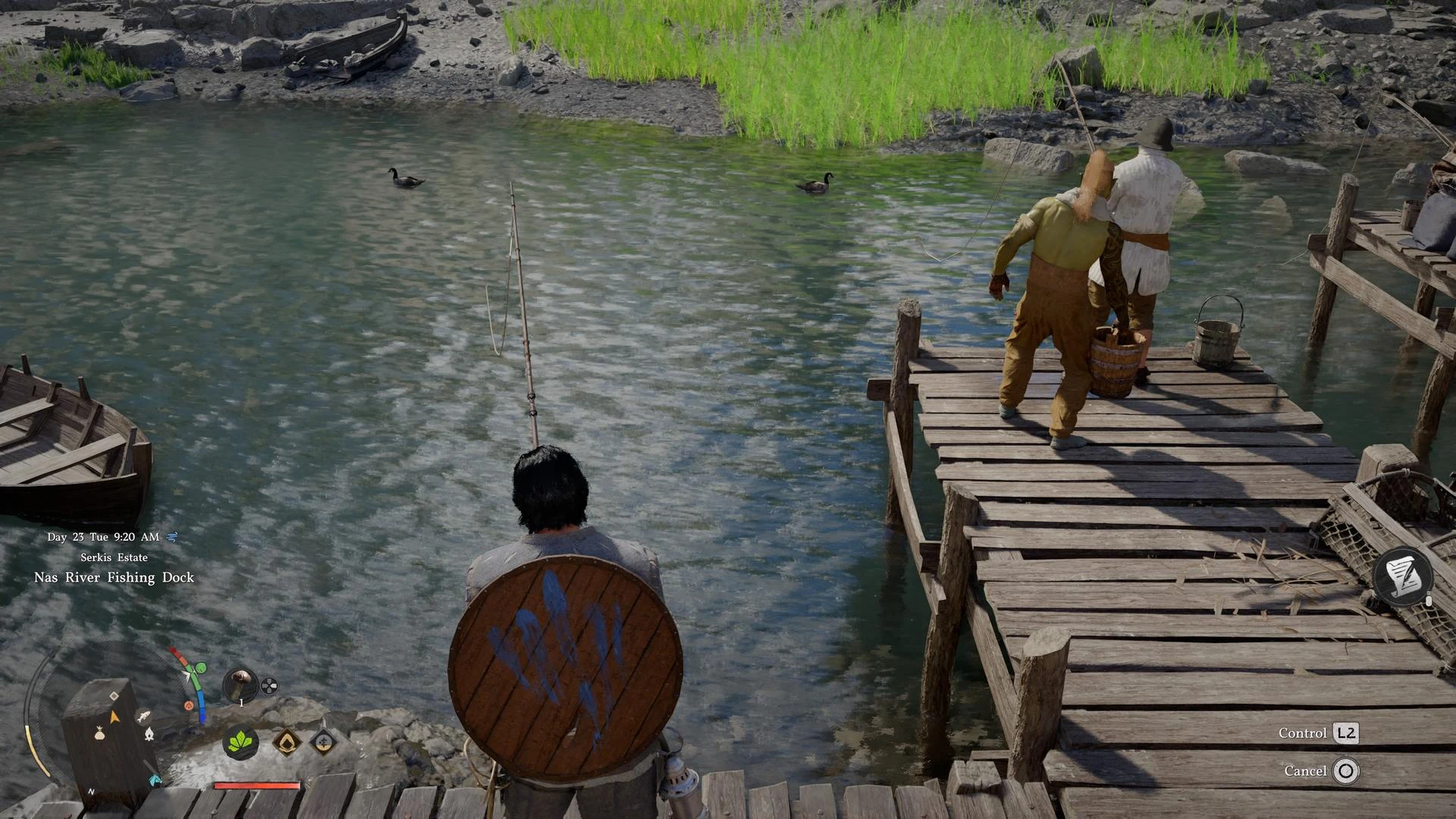Click the fish marker on the minimap
The width and height of the screenshot is (1456, 819).
coord(142,715)
